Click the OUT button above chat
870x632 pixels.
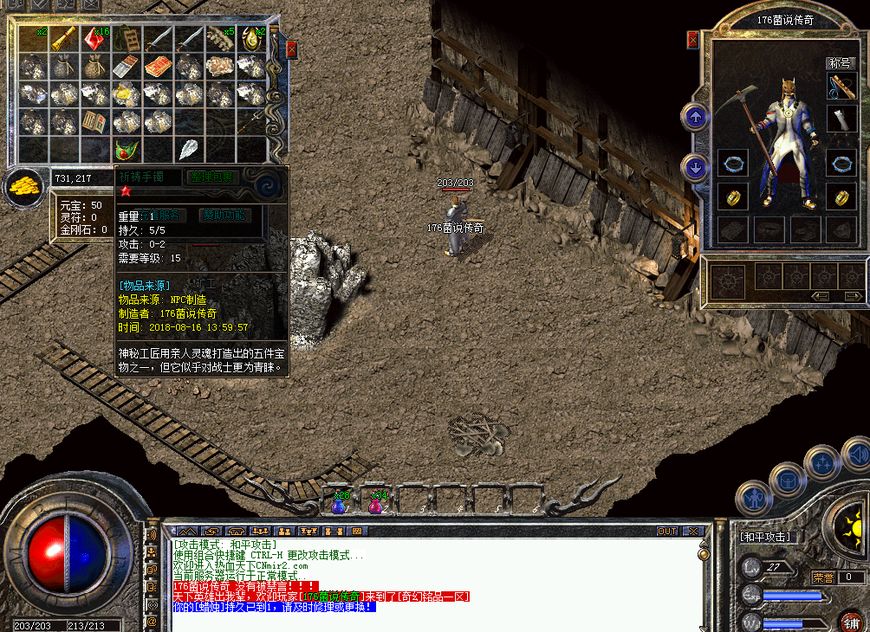point(667,531)
